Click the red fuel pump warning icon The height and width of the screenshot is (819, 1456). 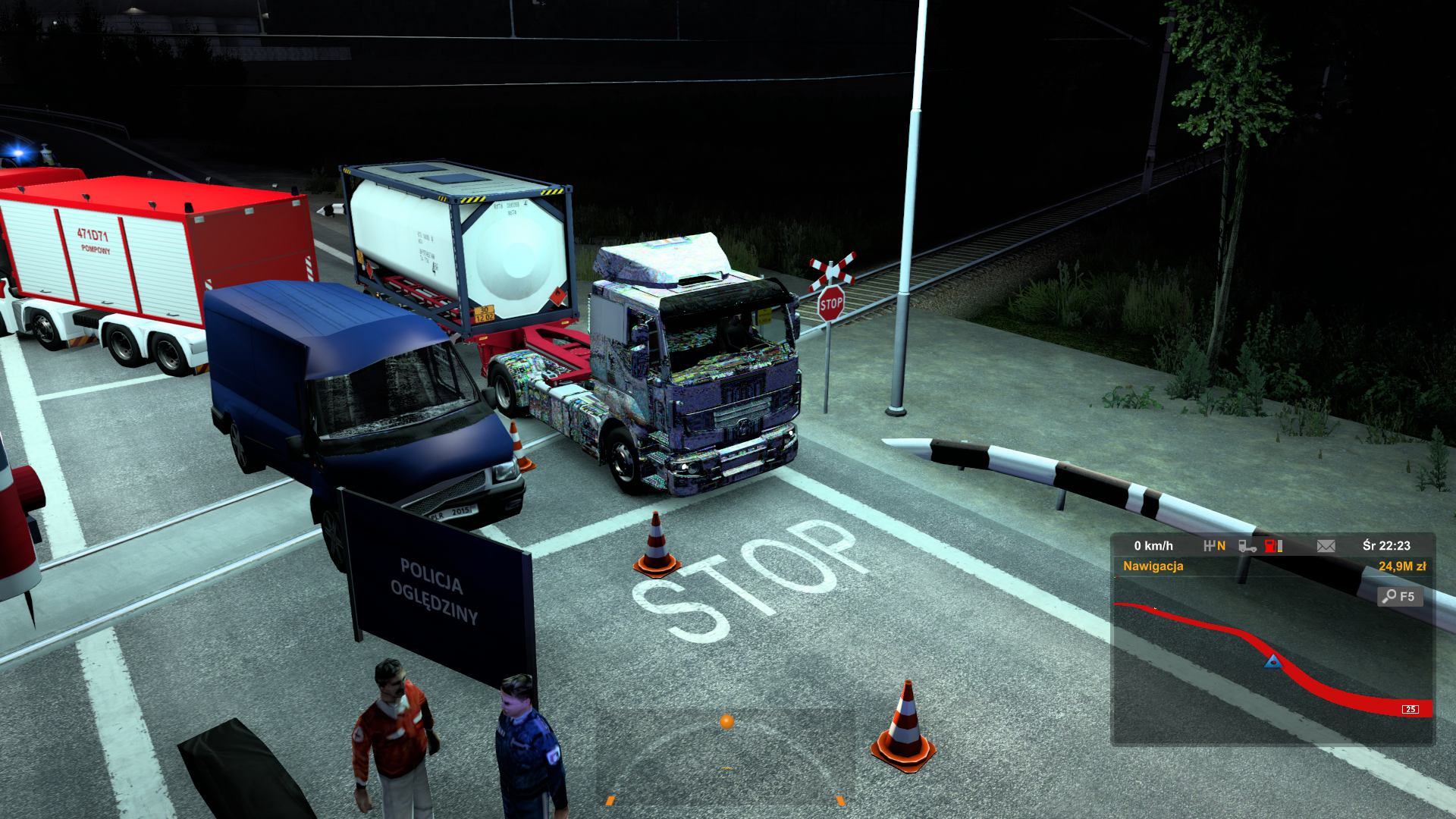pyautogui.click(x=1272, y=546)
